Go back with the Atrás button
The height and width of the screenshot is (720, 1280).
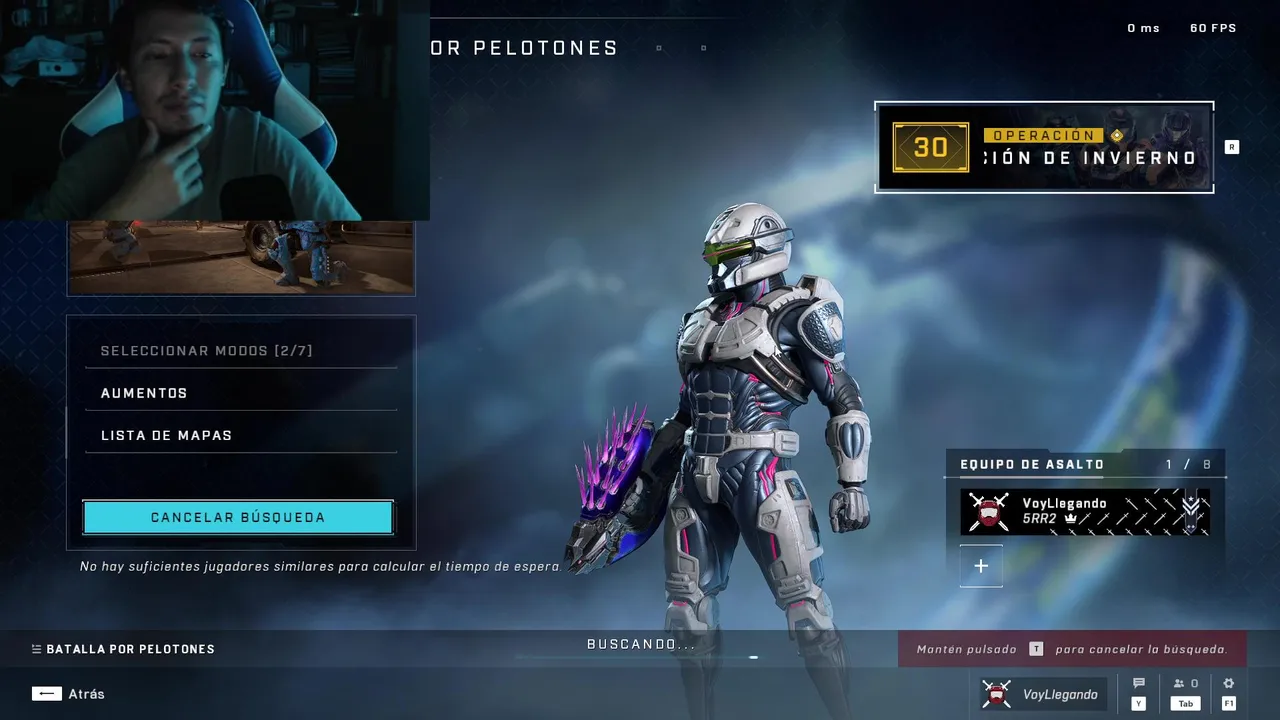[x=68, y=694]
